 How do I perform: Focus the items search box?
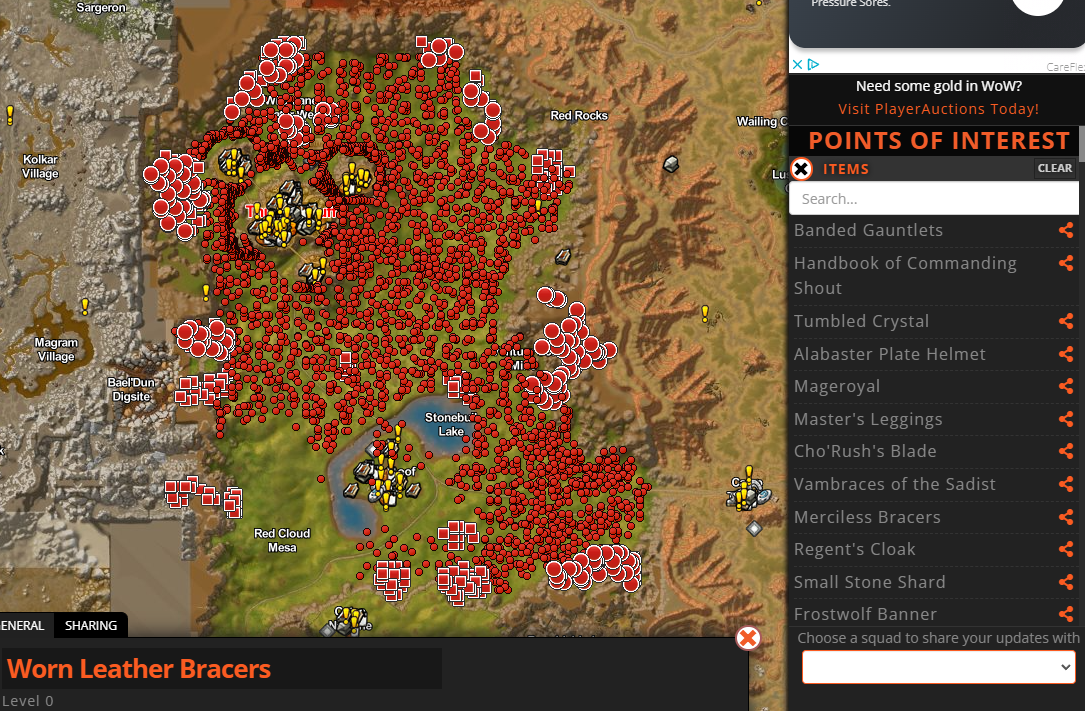(934, 199)
